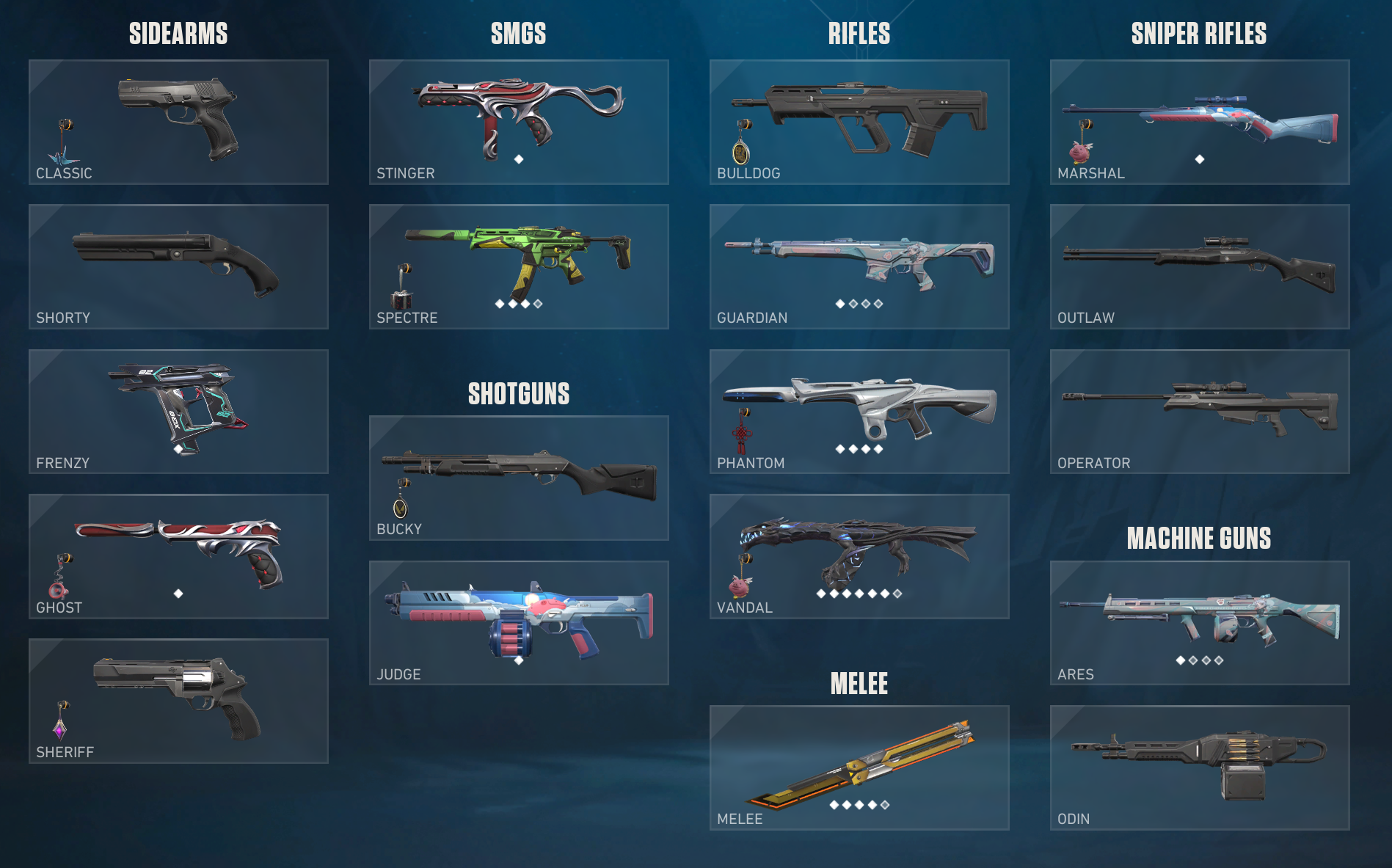Select the Ghost sidearm tile
This screenshot has width=1392, height=868.
[178, 556]
